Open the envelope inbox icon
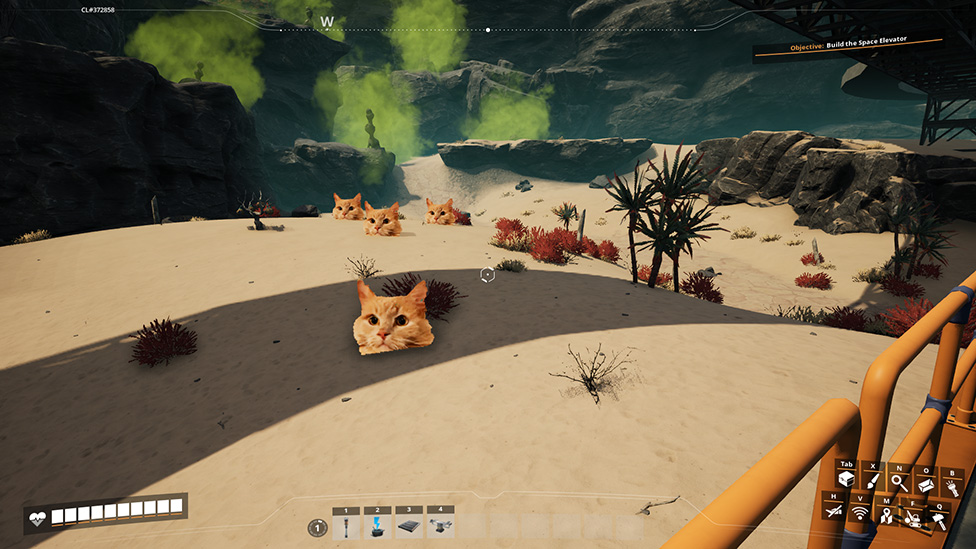The image size is (976, 549). pos(927,484)
